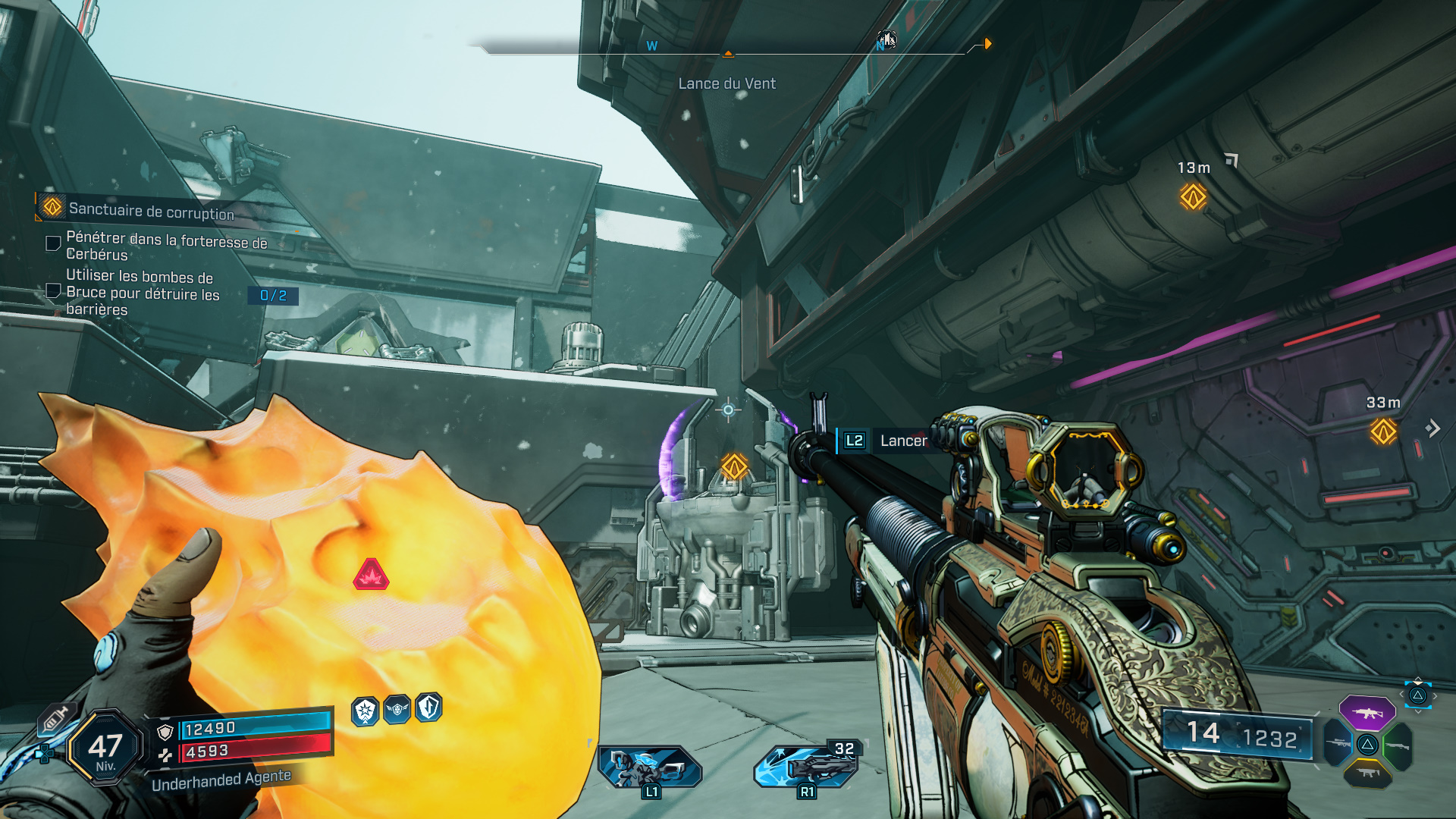Image resolution: width=1456 pixels, height=819 pixels.
Task: Inspect the winged snowflake buff icon
Action: (x=397, y=710)
